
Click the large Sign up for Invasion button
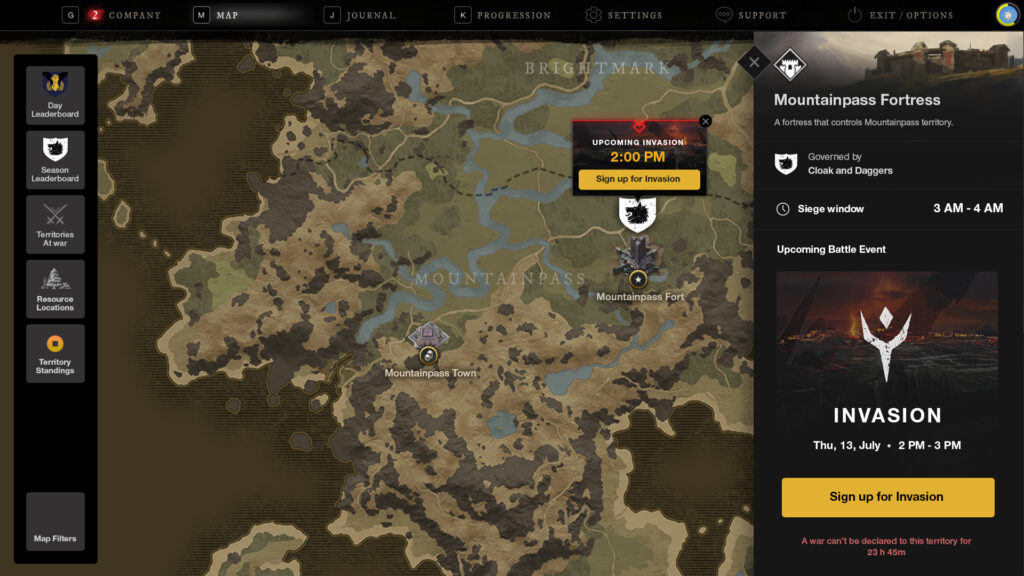pos(888,497)
